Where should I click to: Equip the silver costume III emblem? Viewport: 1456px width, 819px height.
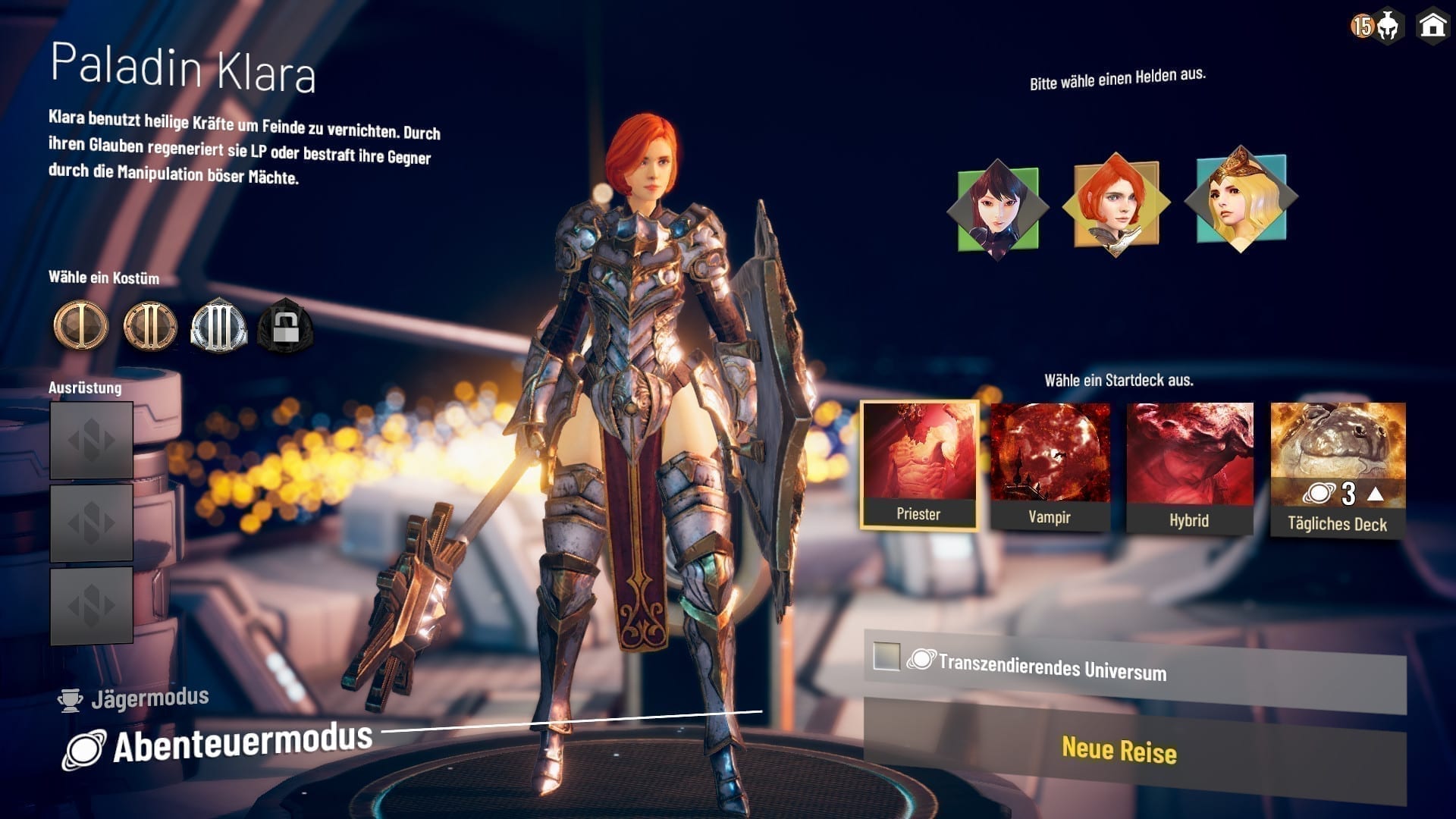coord(218,326)
